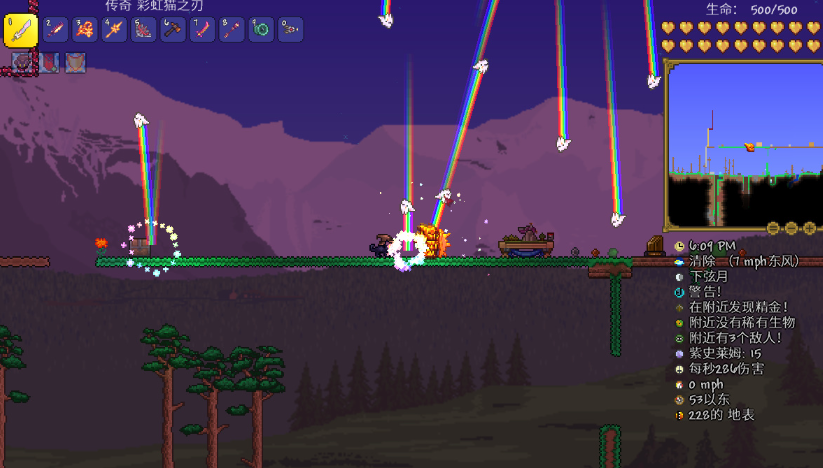This screenshot has height=468, width=823.
Task: Select the orange staff in hotbar slot 4
Action: click(x=114, y=29)
